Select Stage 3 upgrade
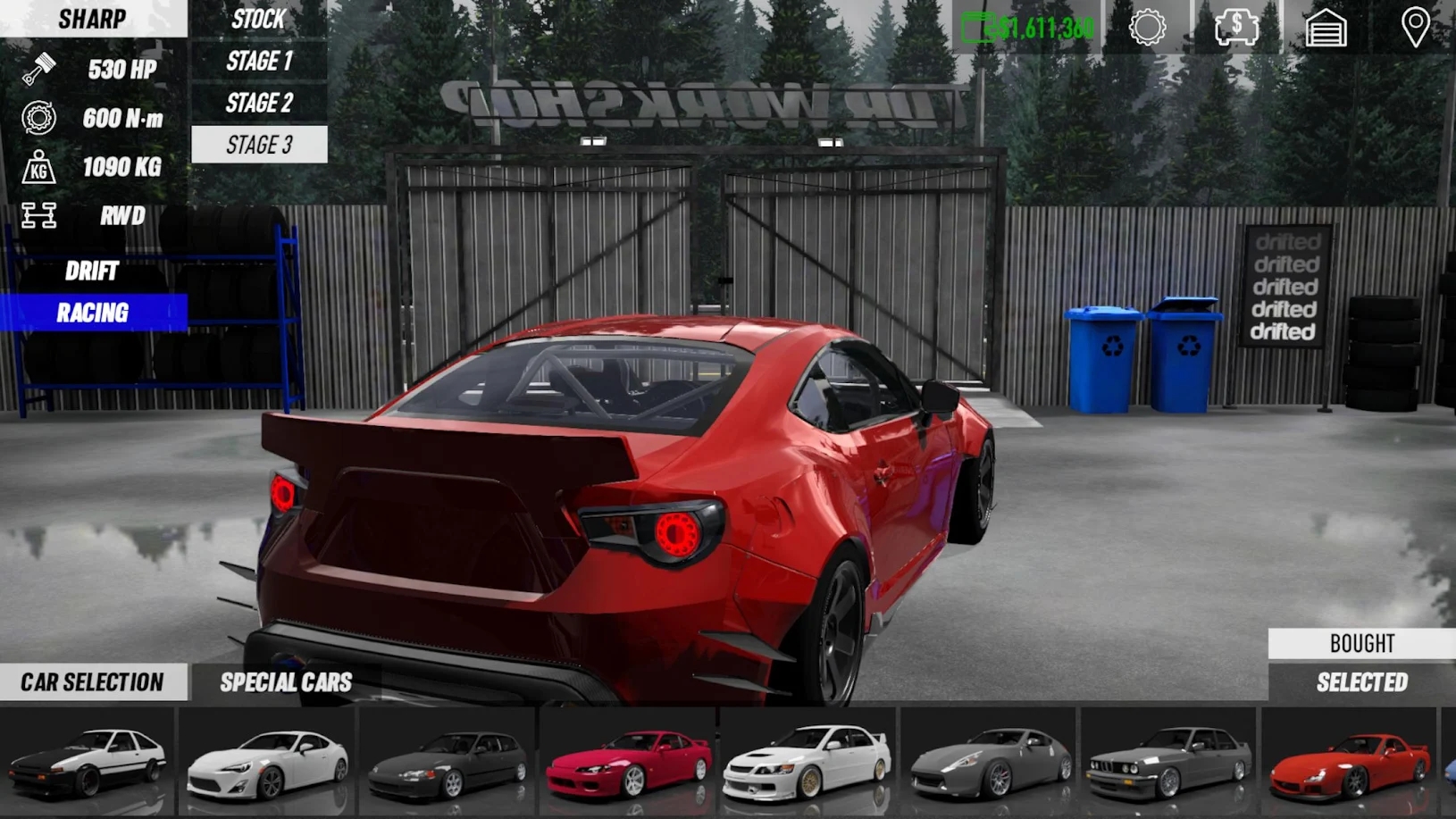 click(x=259, y=145)
